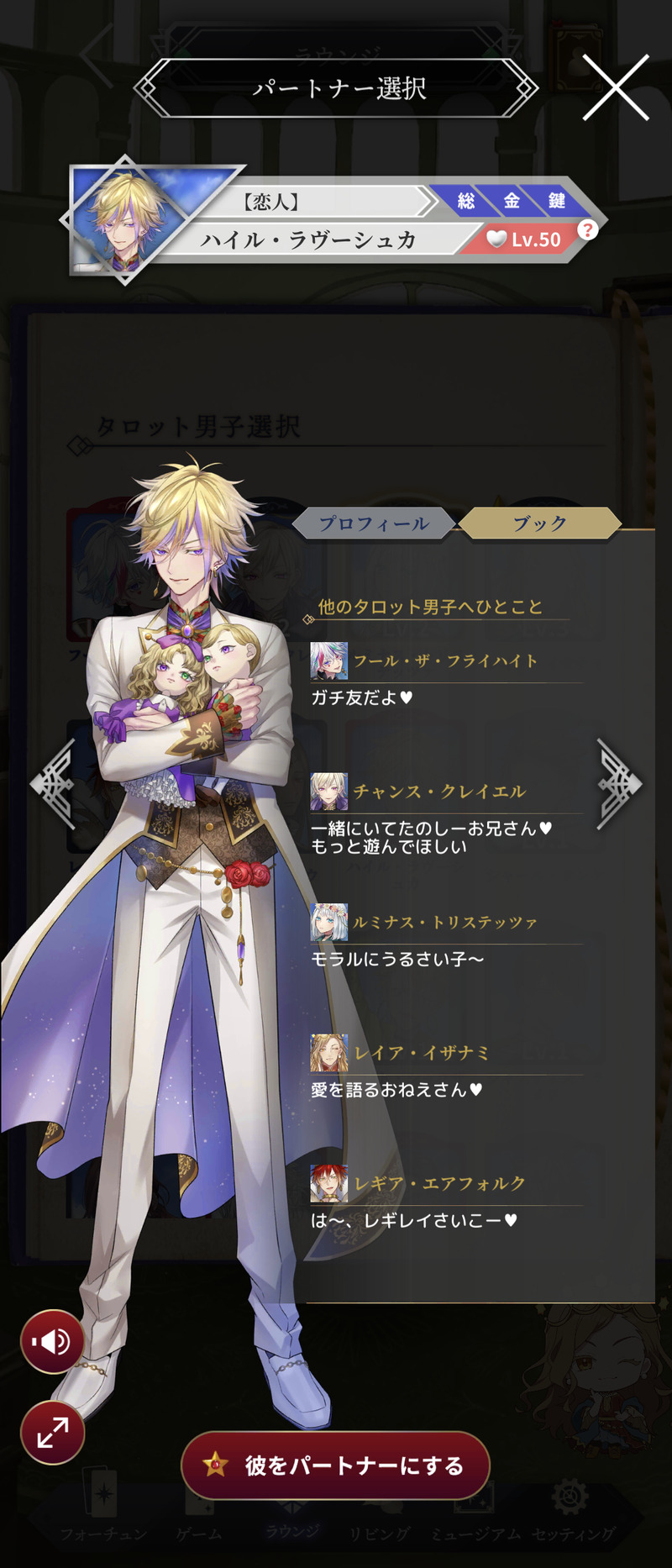The image size is (672, 1568).
Task: Close the partner selection screen
Action: click(616, 87)
